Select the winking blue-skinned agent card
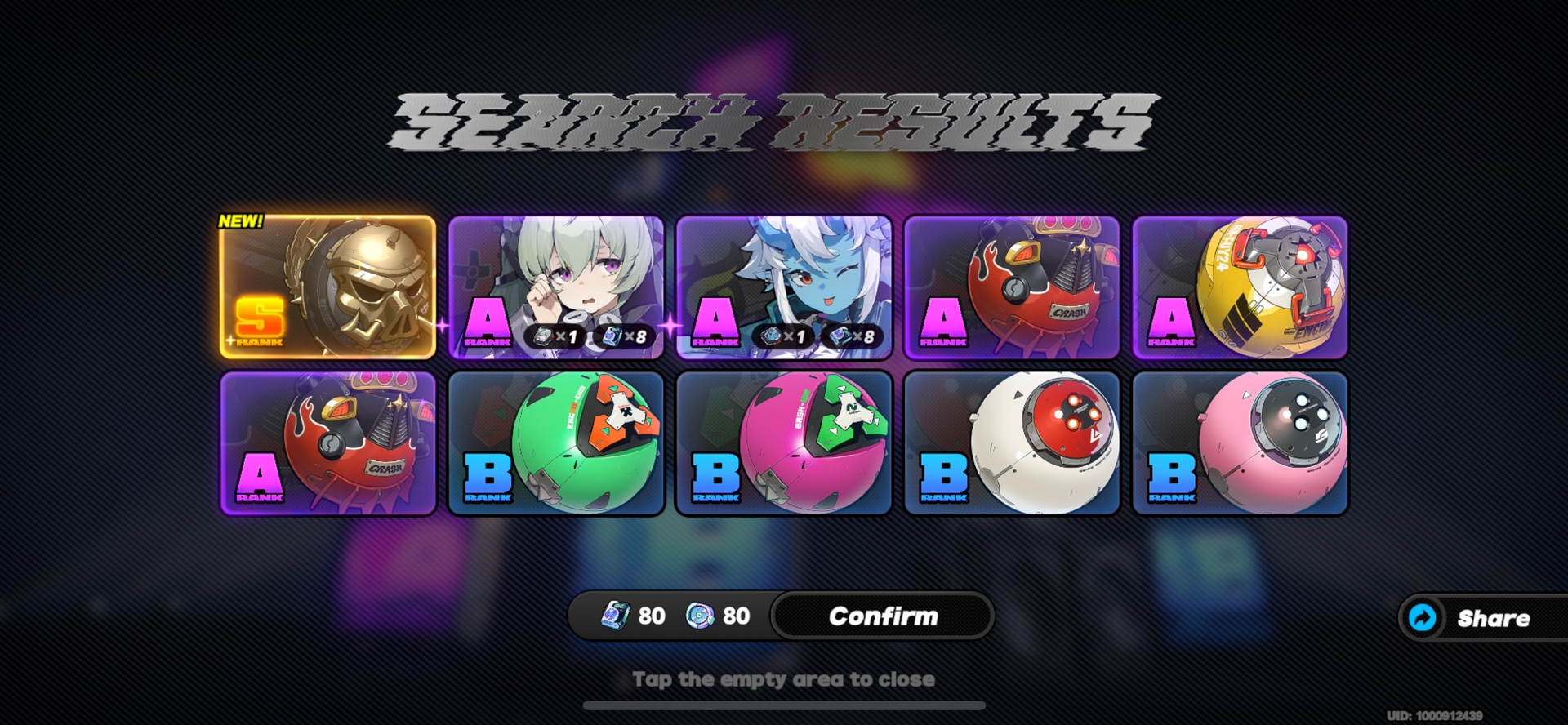 784,269
